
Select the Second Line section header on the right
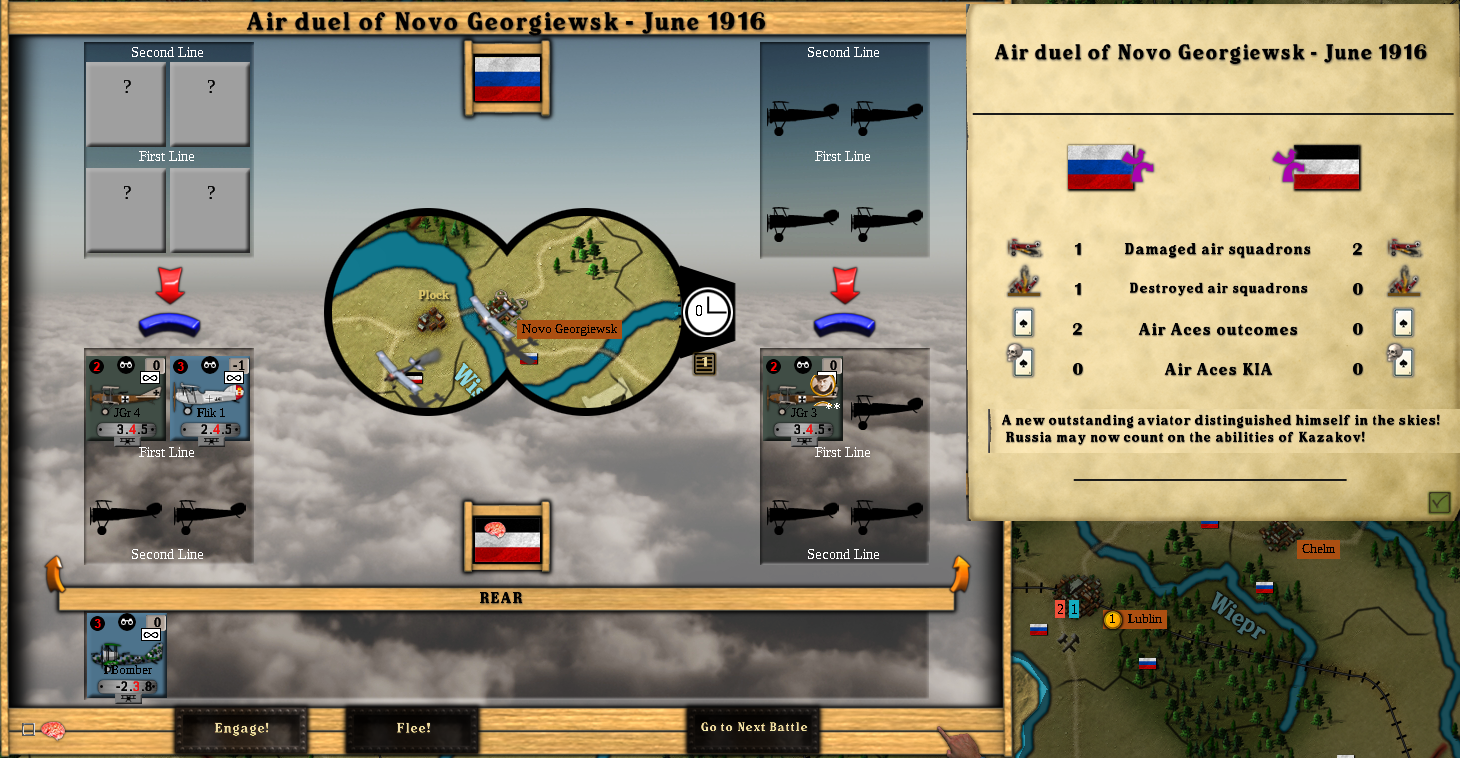(843, 52)
